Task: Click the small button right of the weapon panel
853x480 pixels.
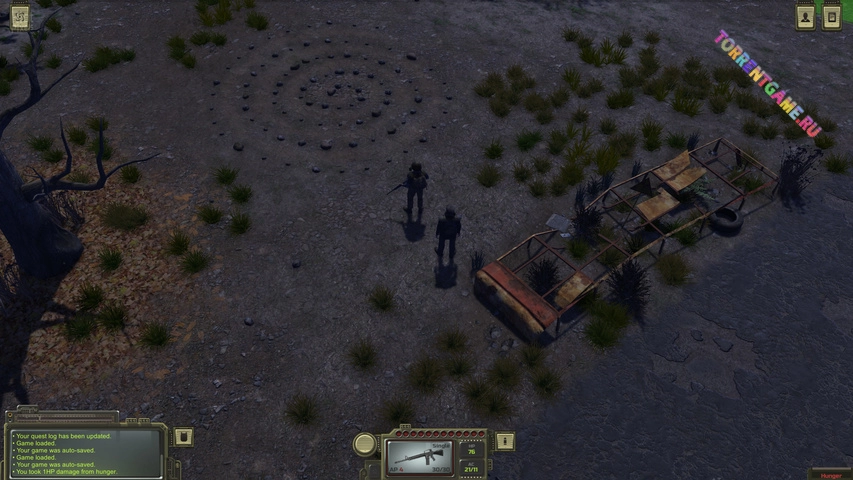Action: [505, 441]
